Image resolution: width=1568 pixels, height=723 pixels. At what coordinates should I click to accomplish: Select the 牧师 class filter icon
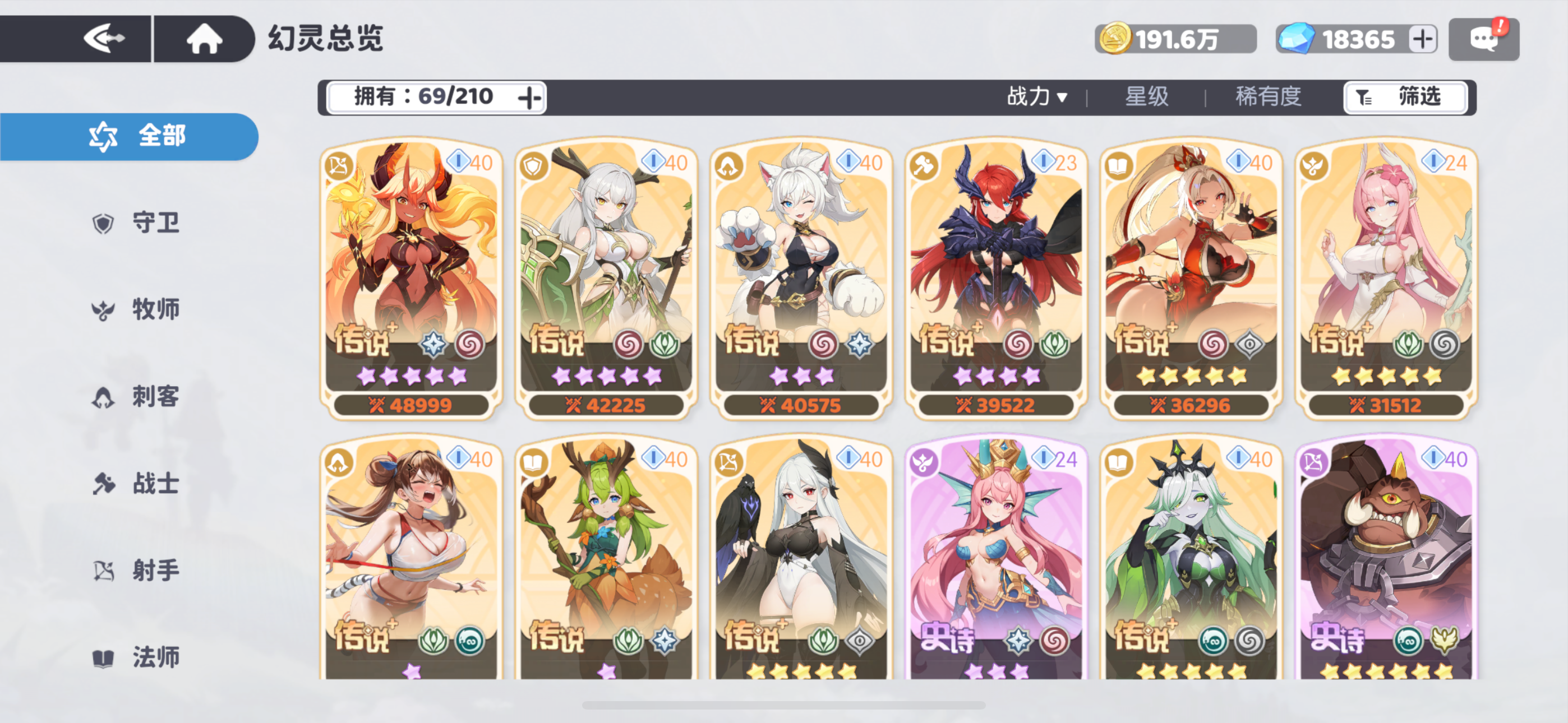tap(104, 310)
